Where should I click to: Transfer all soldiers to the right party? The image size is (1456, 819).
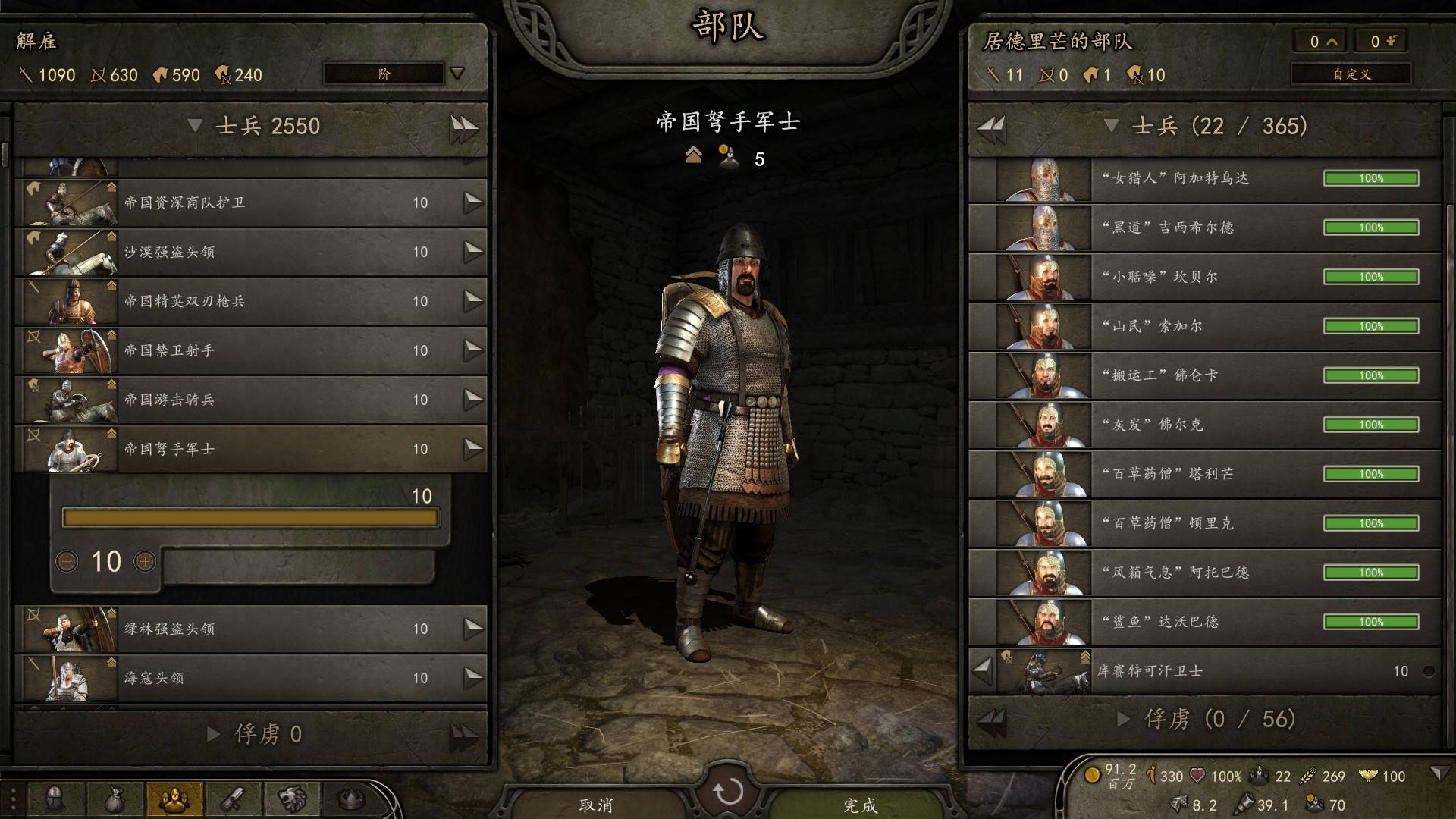(463, 127)
